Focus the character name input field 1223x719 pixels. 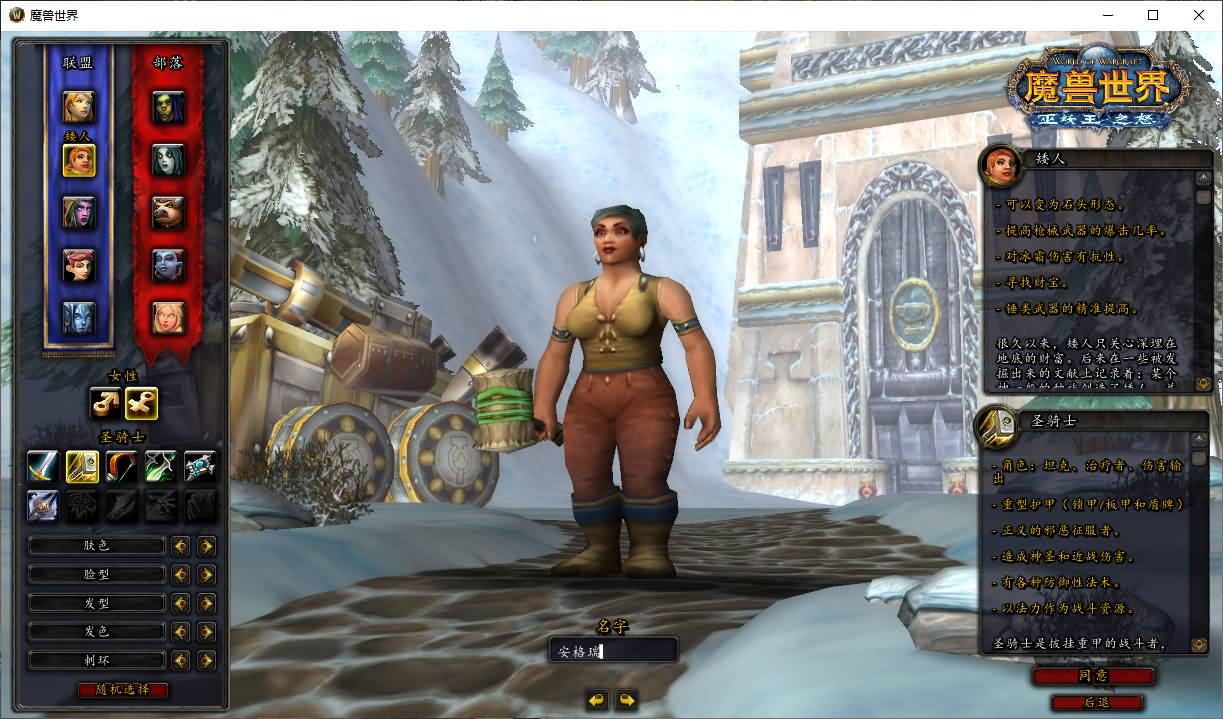click(x=613, y=651)
